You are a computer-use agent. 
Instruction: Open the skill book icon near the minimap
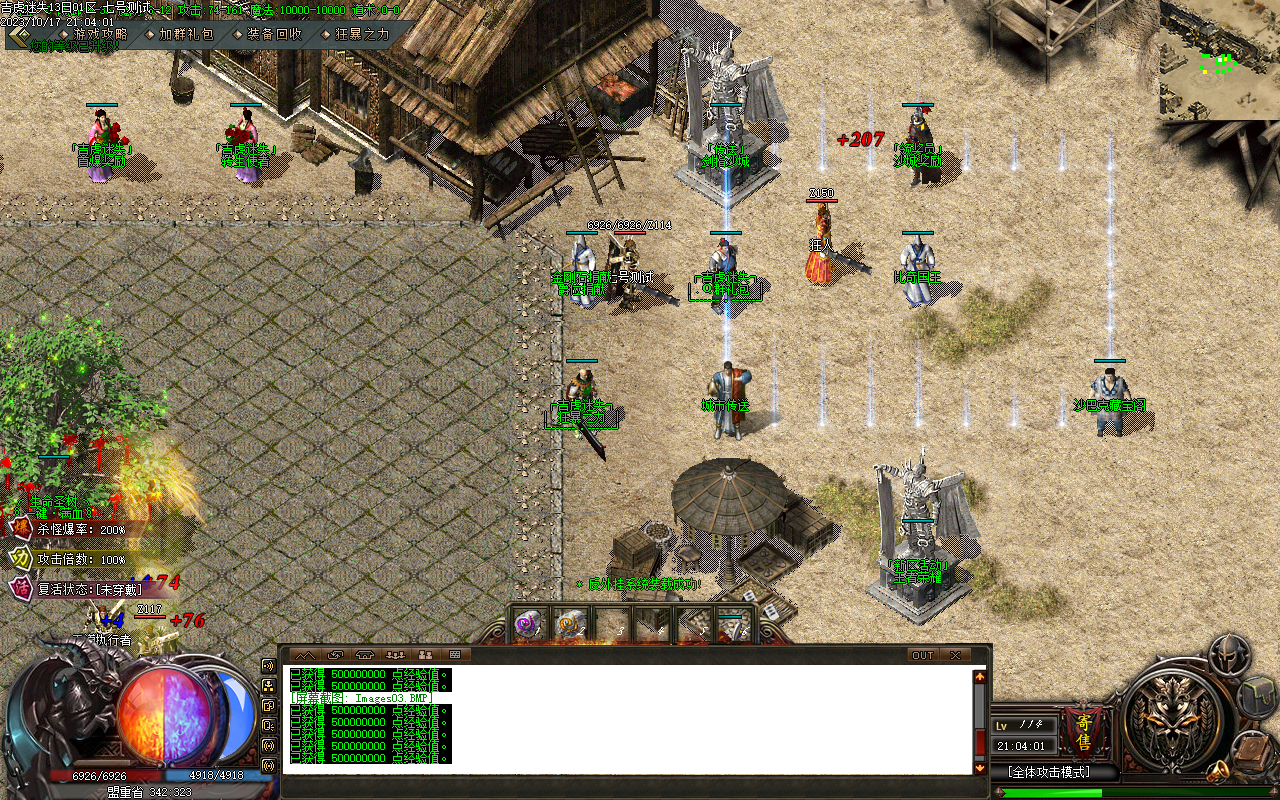(x=1250, y=748)
